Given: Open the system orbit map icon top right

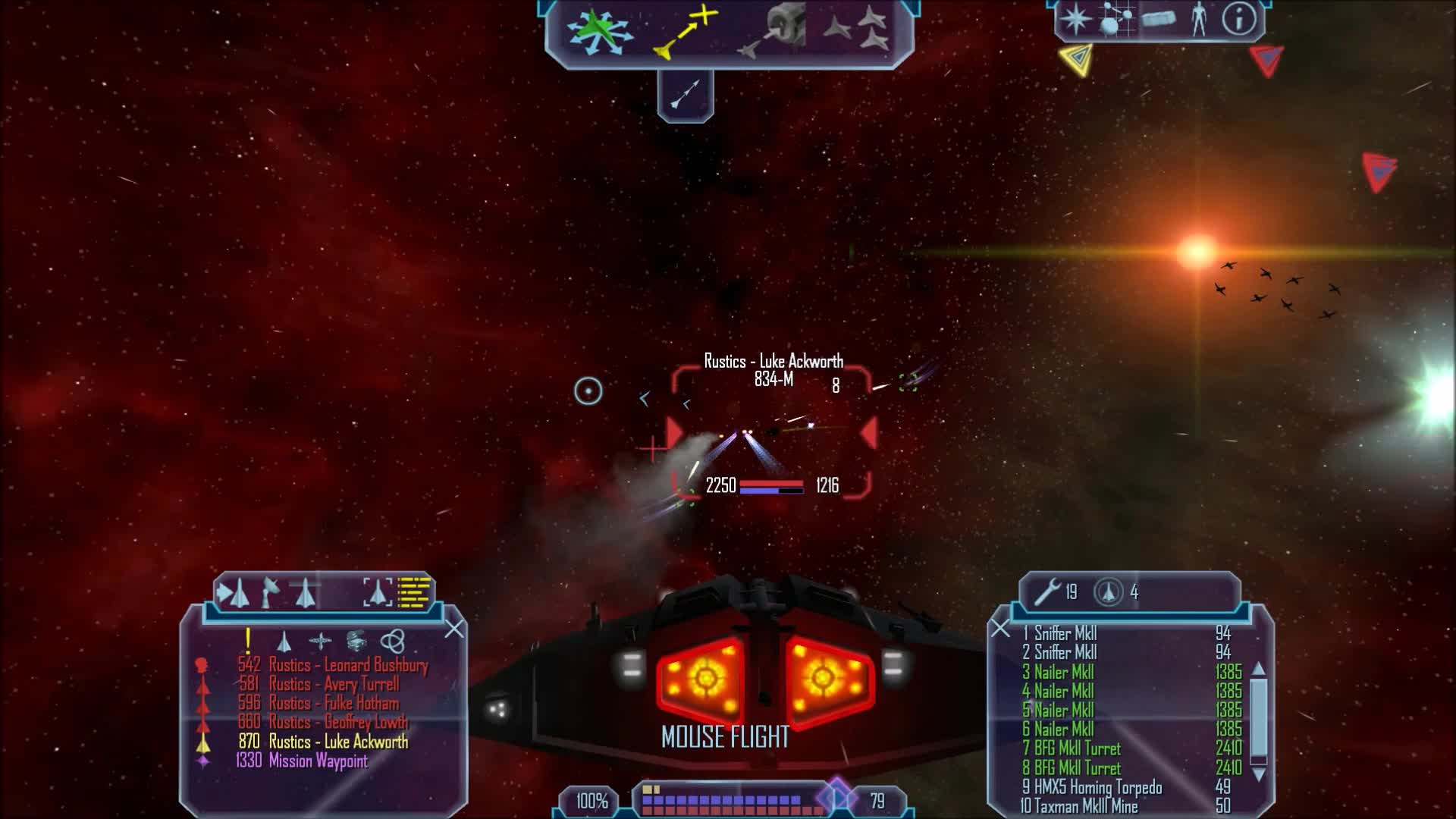Looking at the screenshot, I should 1116,19.
